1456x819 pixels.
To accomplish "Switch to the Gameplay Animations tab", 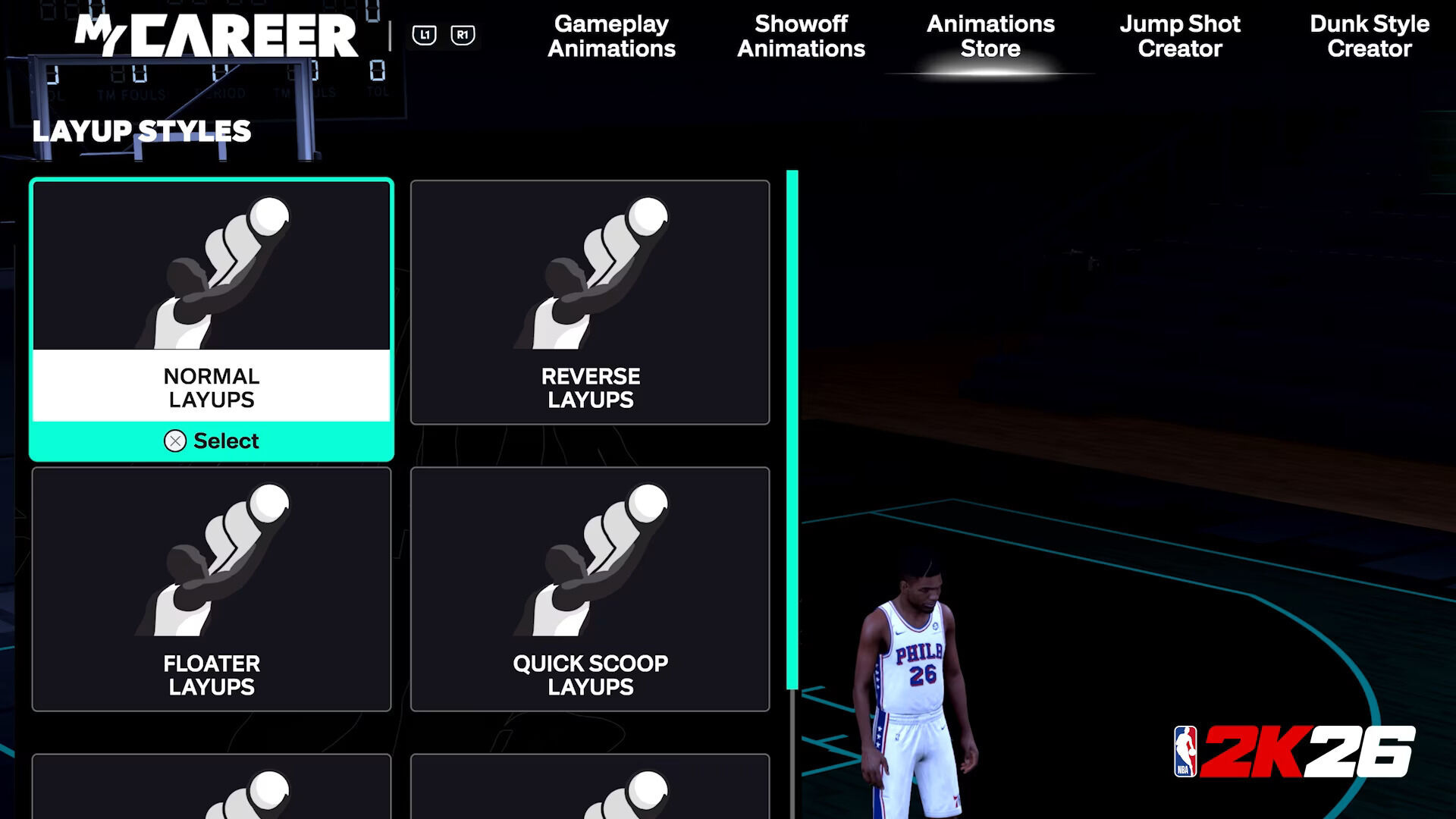I will 611,36.
